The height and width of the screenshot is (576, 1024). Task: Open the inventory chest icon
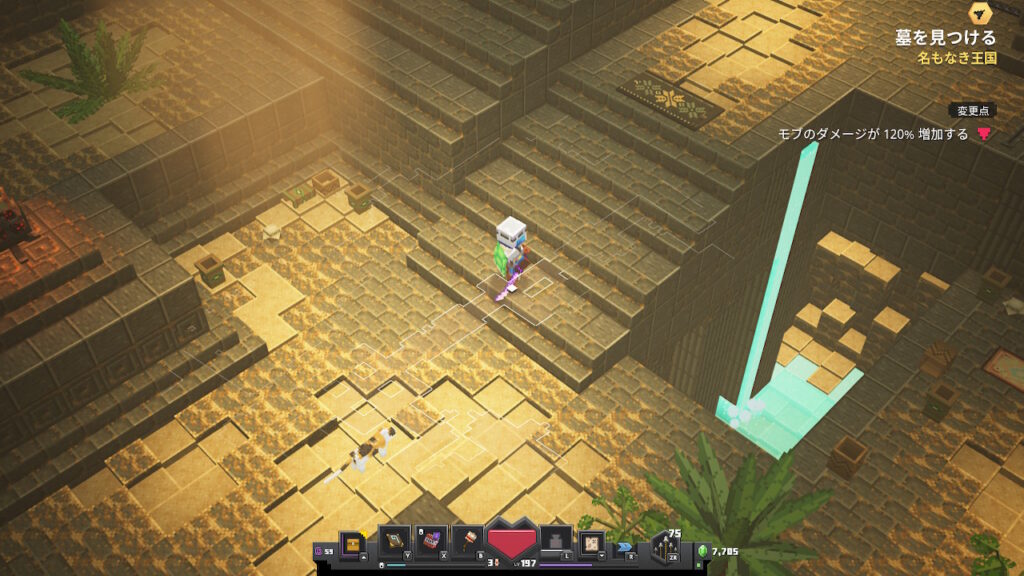pos(353,543)
